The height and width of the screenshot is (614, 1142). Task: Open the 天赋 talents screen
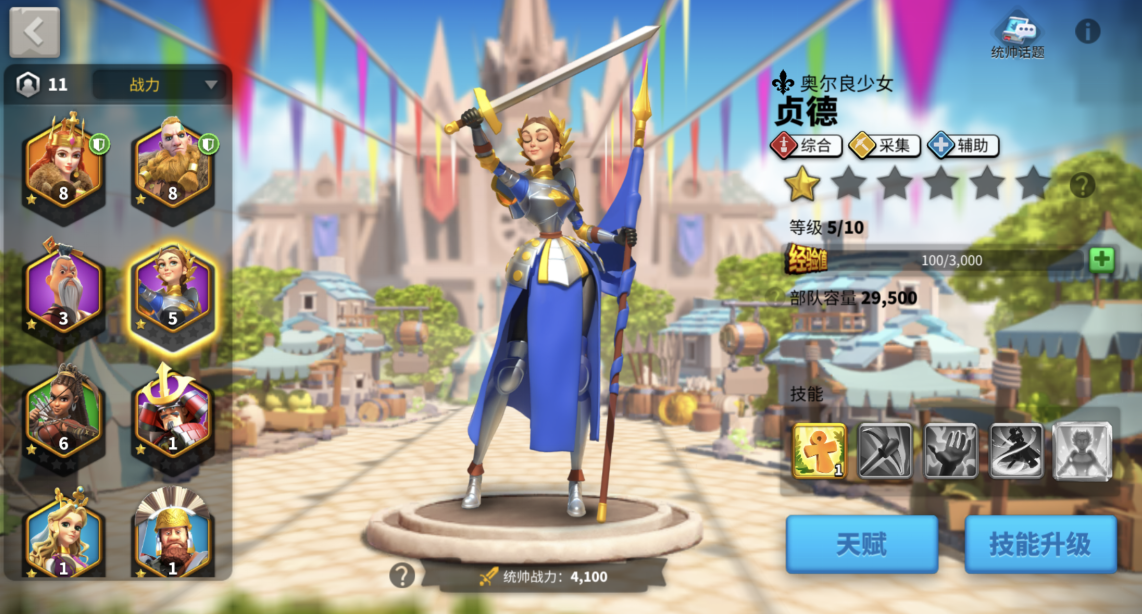point(861,544)
